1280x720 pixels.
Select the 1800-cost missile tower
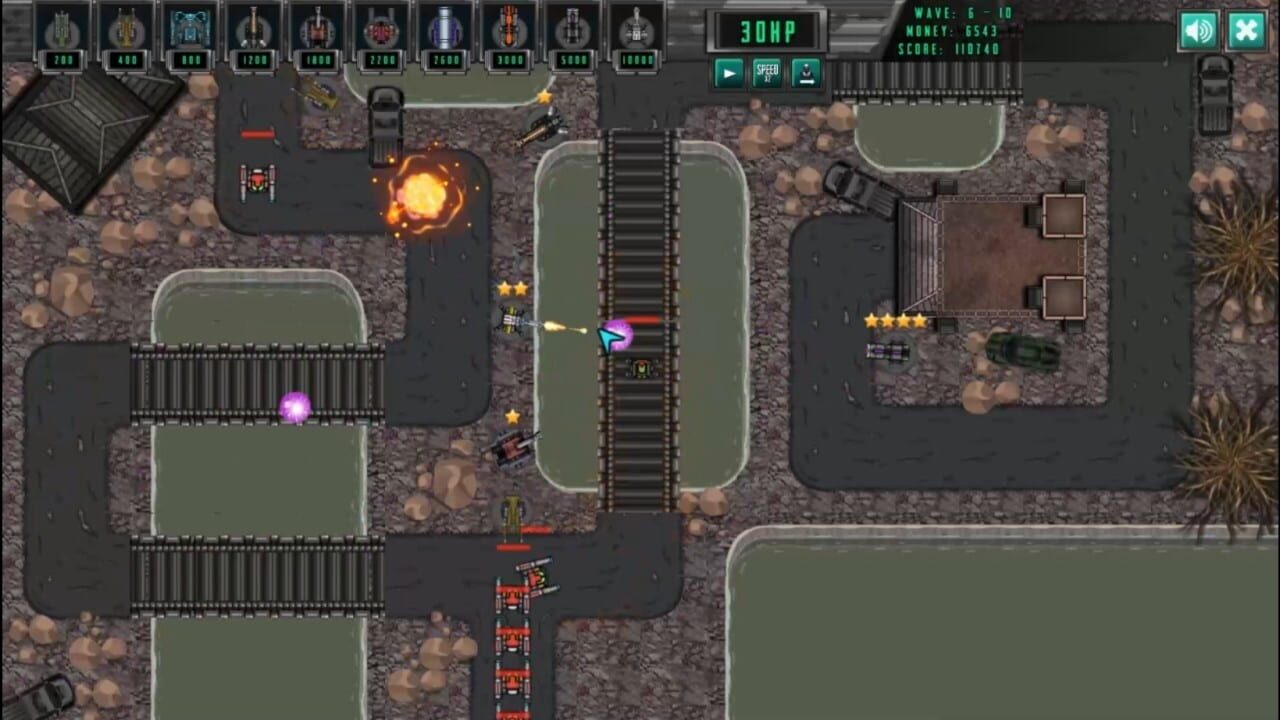tap(316, 31)
